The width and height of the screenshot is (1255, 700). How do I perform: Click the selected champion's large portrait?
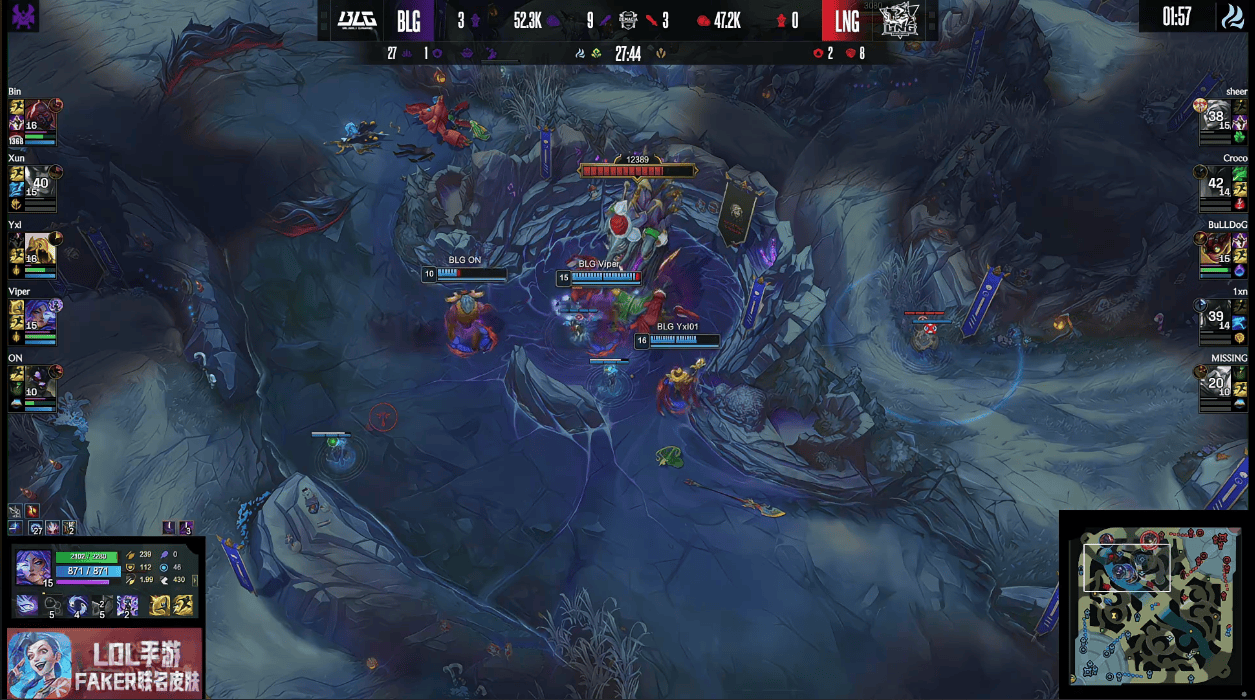(33, 567)
